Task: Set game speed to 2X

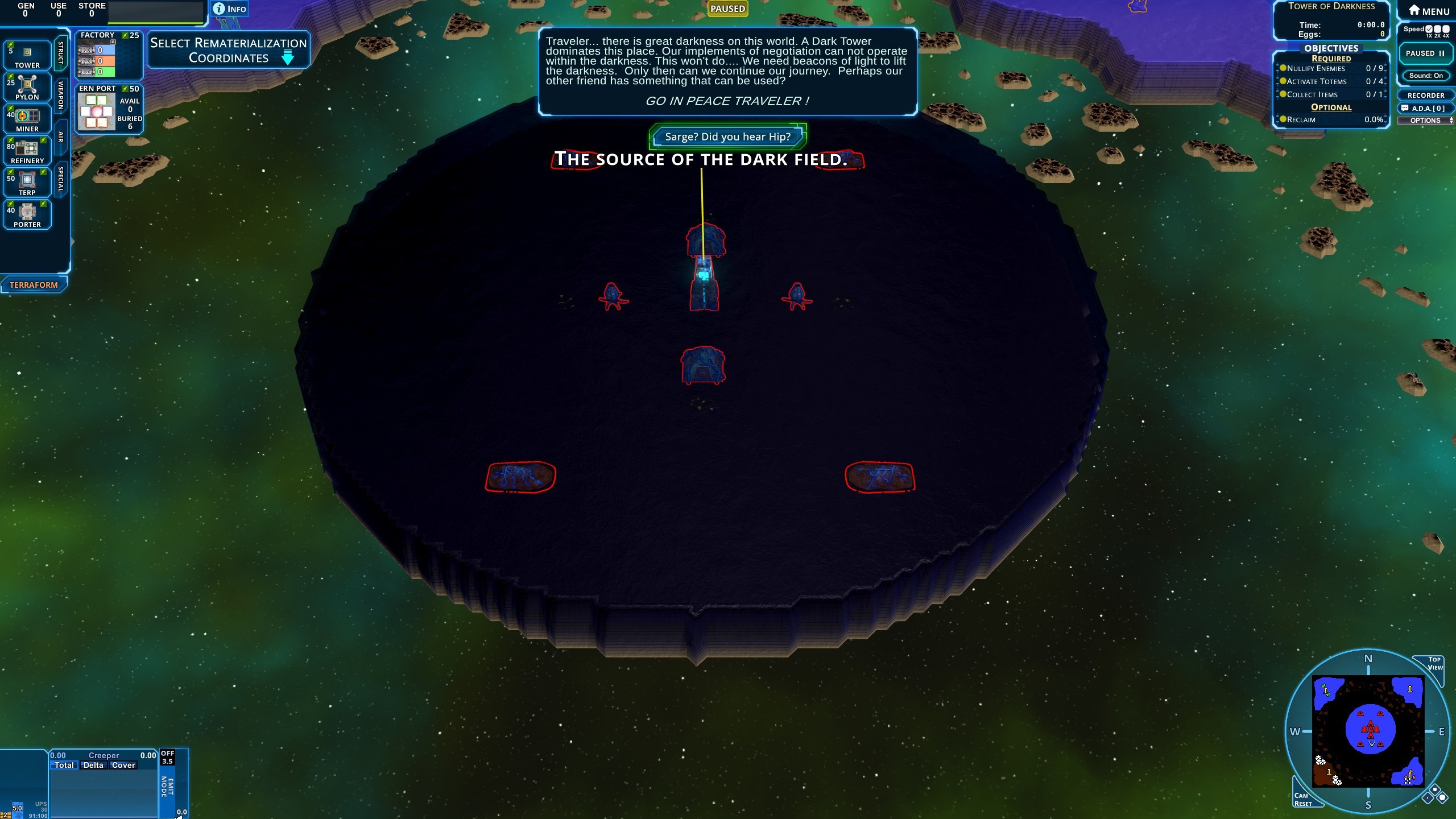Action: coord(1437,30)
